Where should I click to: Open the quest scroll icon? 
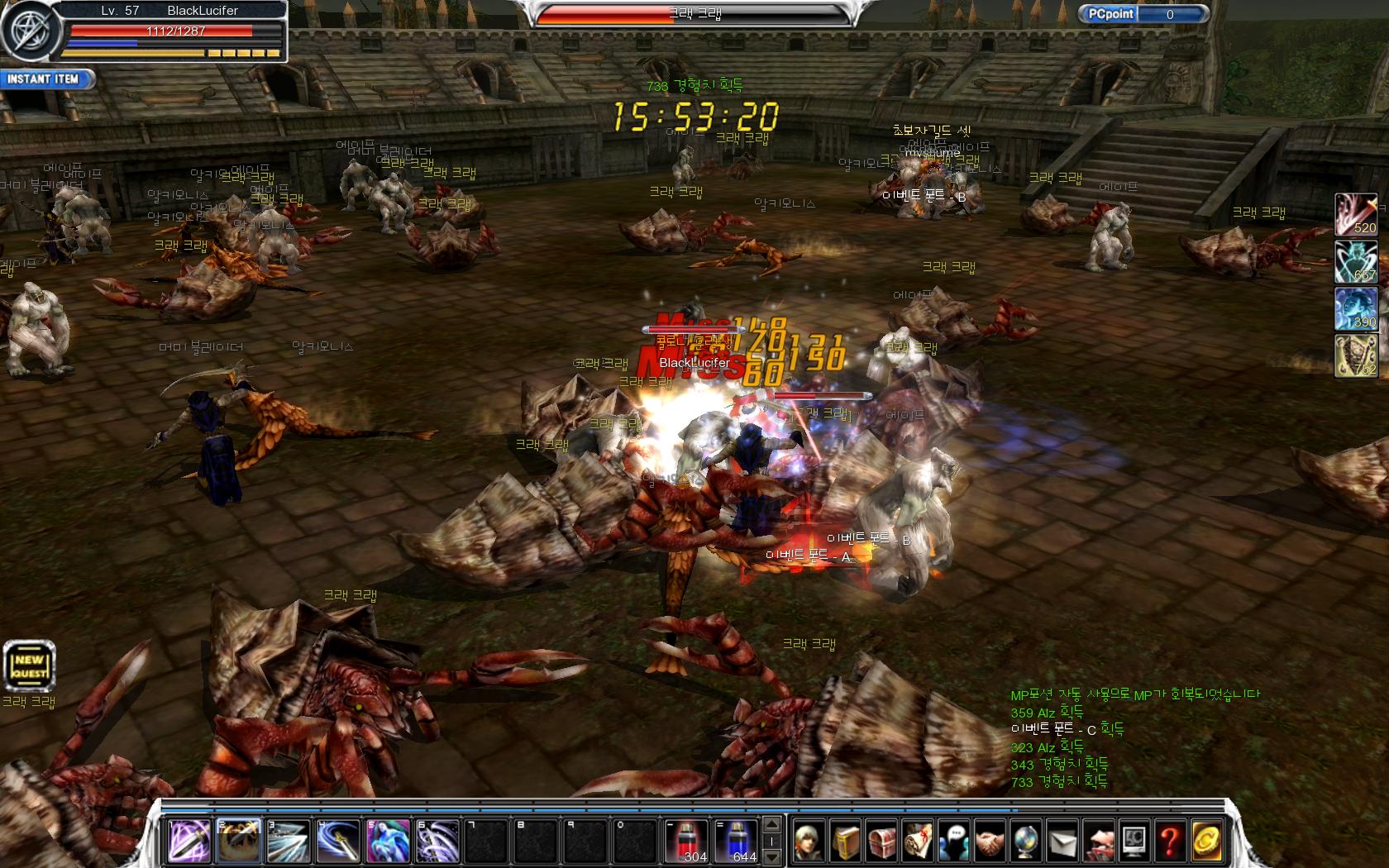[x=918, y=841]
